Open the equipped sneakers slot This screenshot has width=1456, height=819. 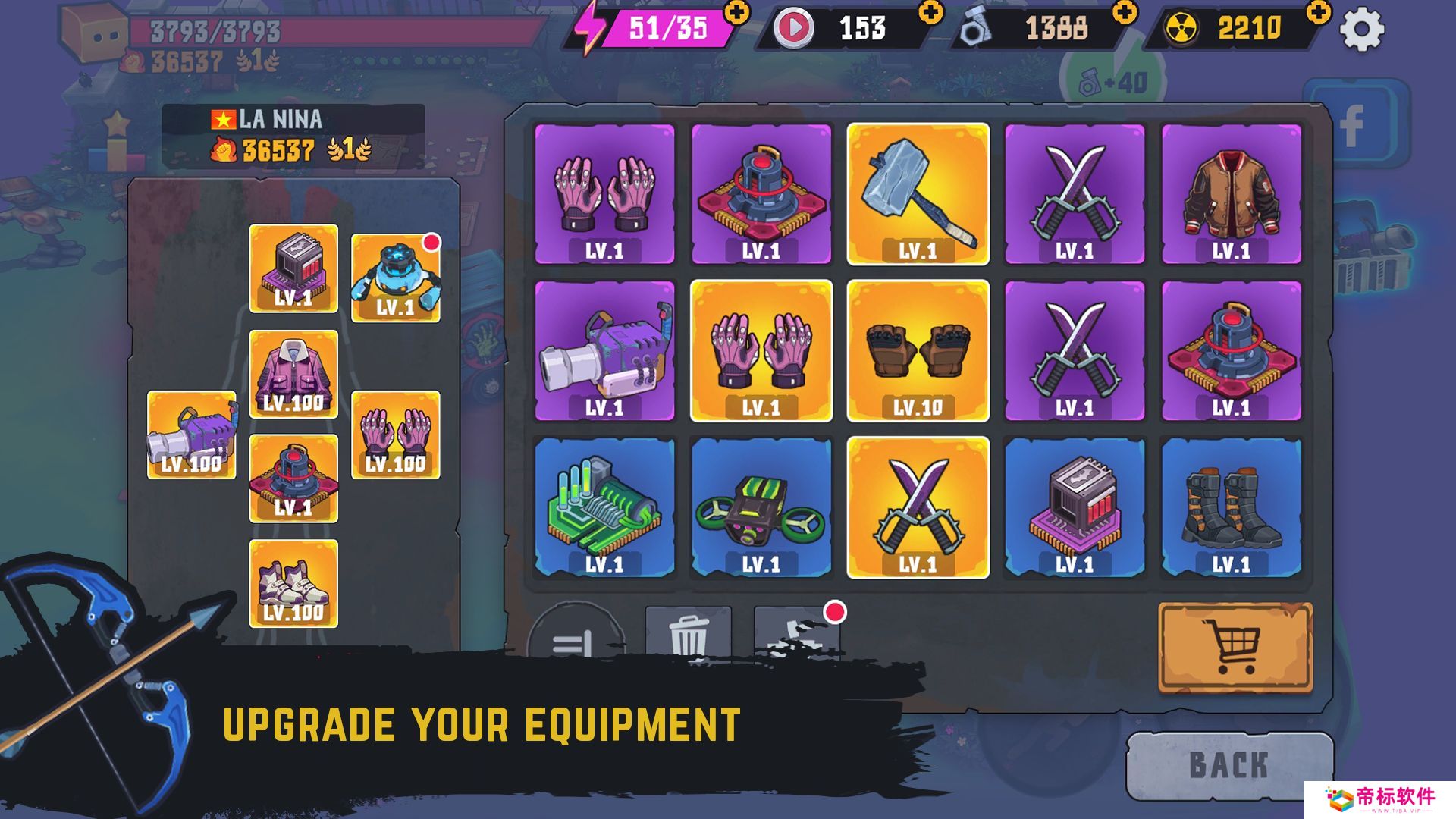click(293, 583)
